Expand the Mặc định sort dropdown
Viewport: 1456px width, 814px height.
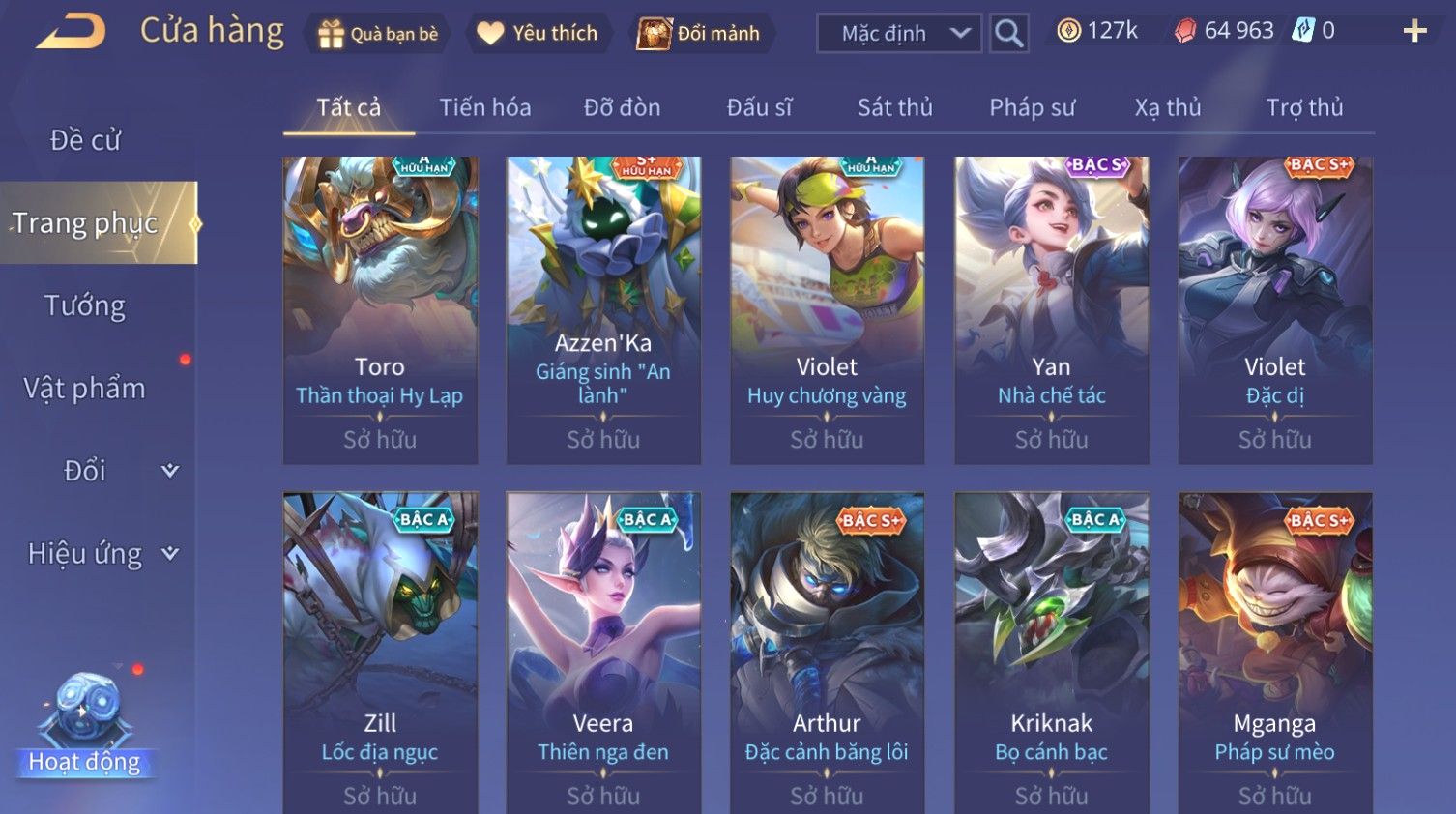899,34
